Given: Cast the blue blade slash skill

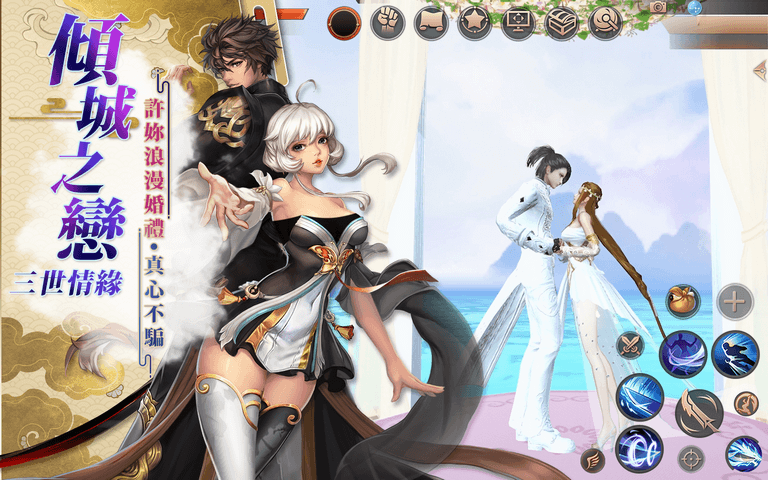Looking at the screenshot, I should click(x=639, y=397).
